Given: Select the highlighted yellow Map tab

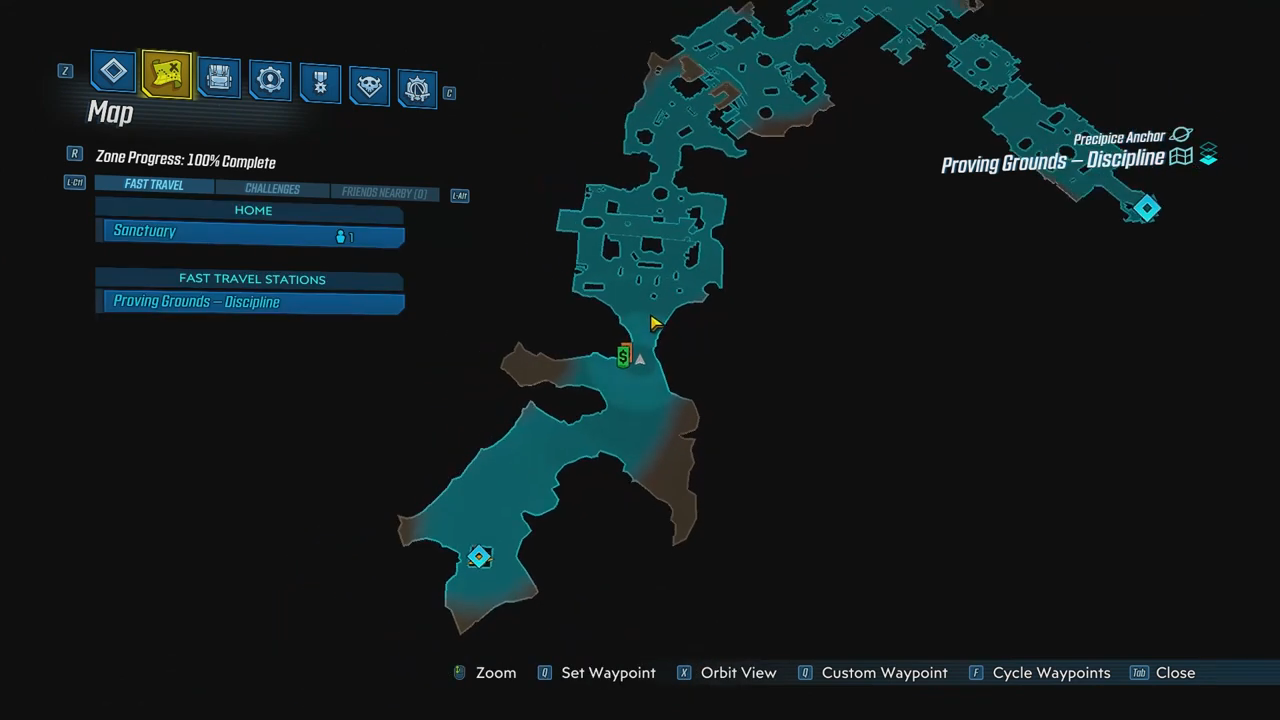Looking at the screenshot, I should [167, 74].
